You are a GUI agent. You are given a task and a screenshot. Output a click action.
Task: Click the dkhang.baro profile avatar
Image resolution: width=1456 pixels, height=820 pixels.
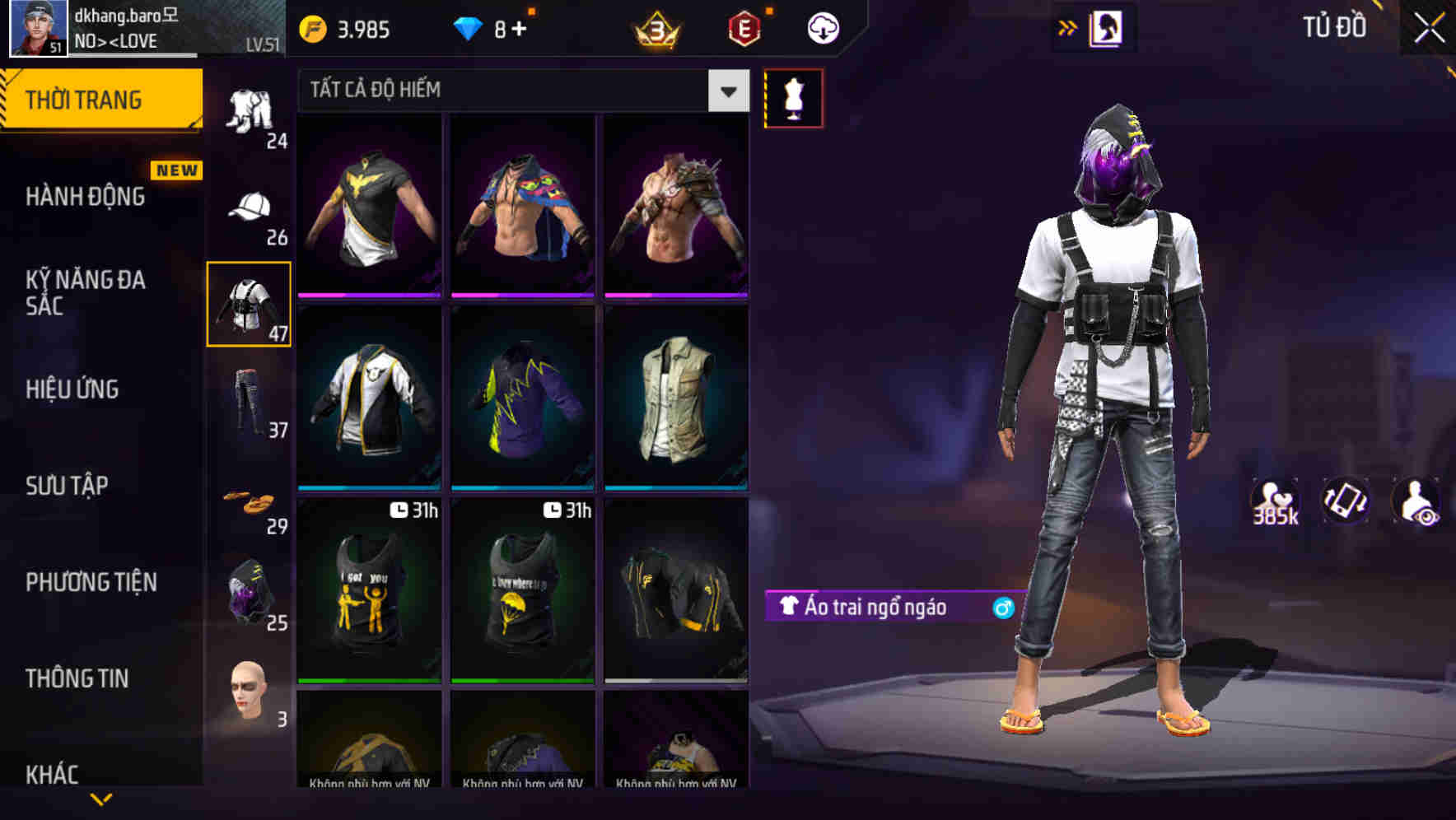[36, 29]
